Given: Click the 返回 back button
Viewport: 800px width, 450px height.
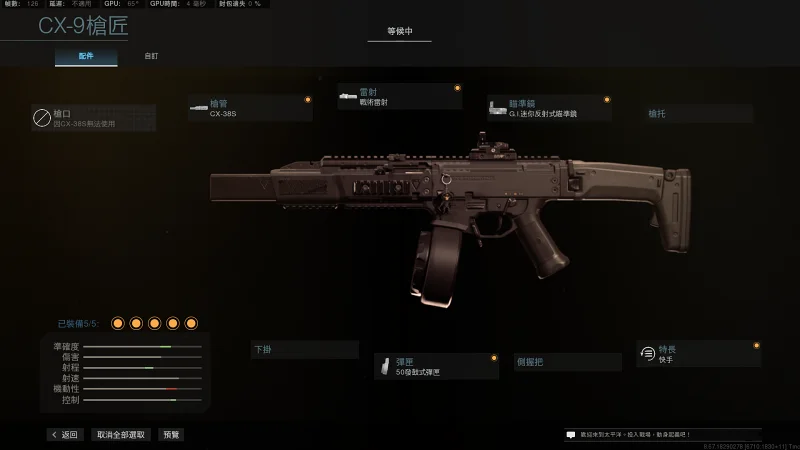Looking at the screenshot, I should tap(64, 435).
